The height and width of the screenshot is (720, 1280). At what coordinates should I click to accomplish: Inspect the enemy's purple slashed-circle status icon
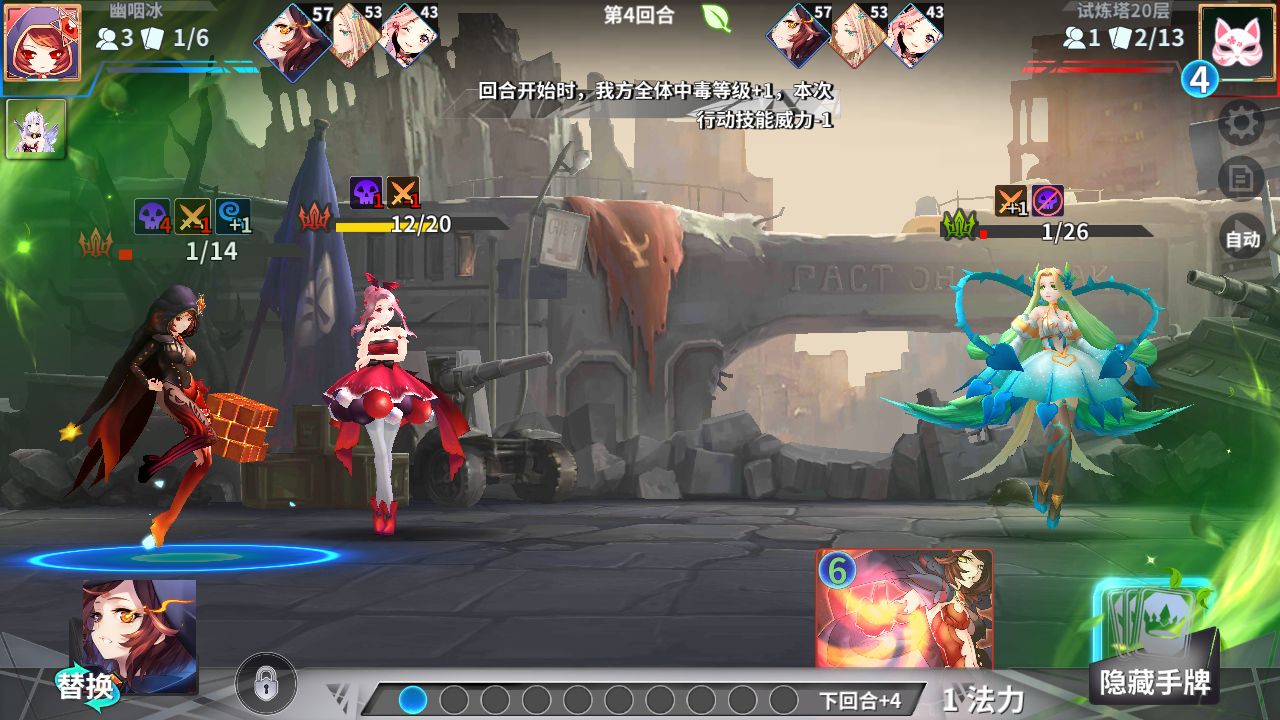coord(1047,201)
